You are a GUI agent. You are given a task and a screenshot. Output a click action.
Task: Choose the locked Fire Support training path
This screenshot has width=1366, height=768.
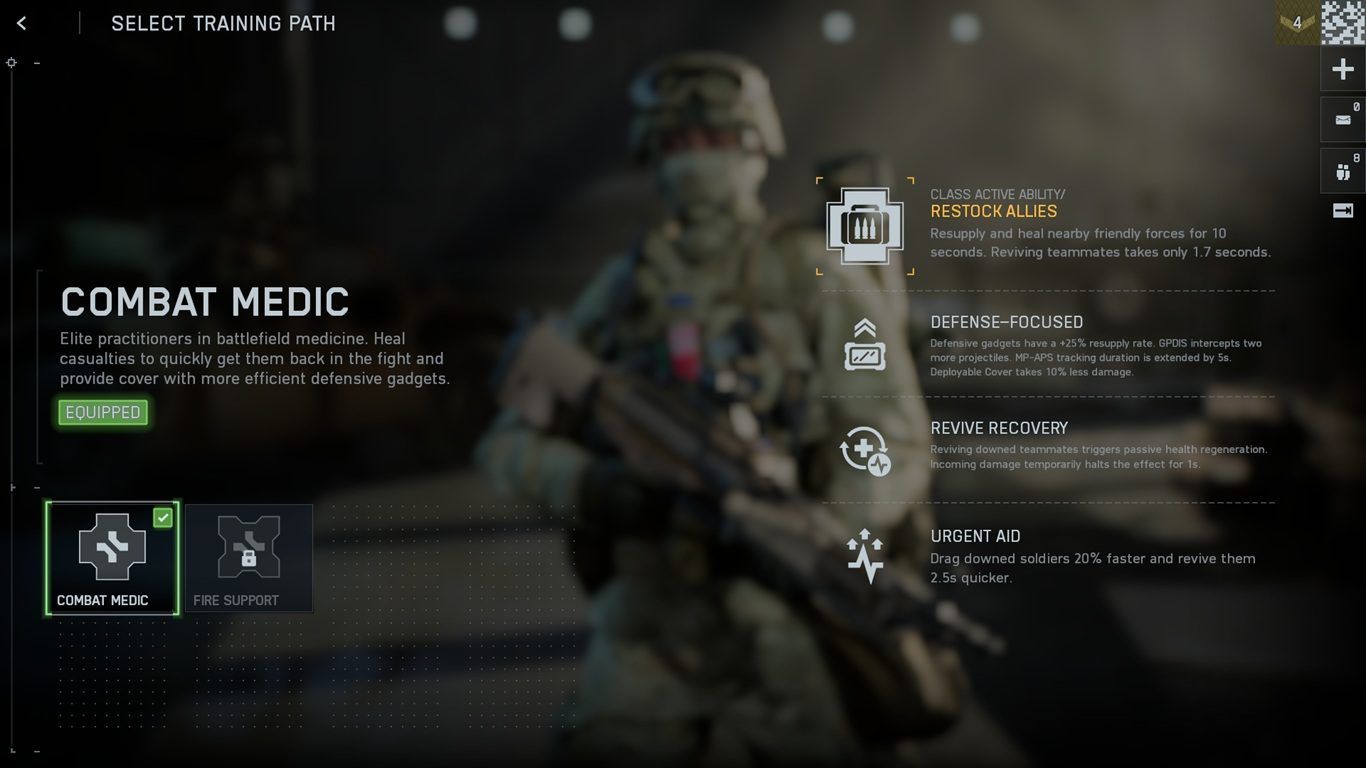(x=248, y=557)
